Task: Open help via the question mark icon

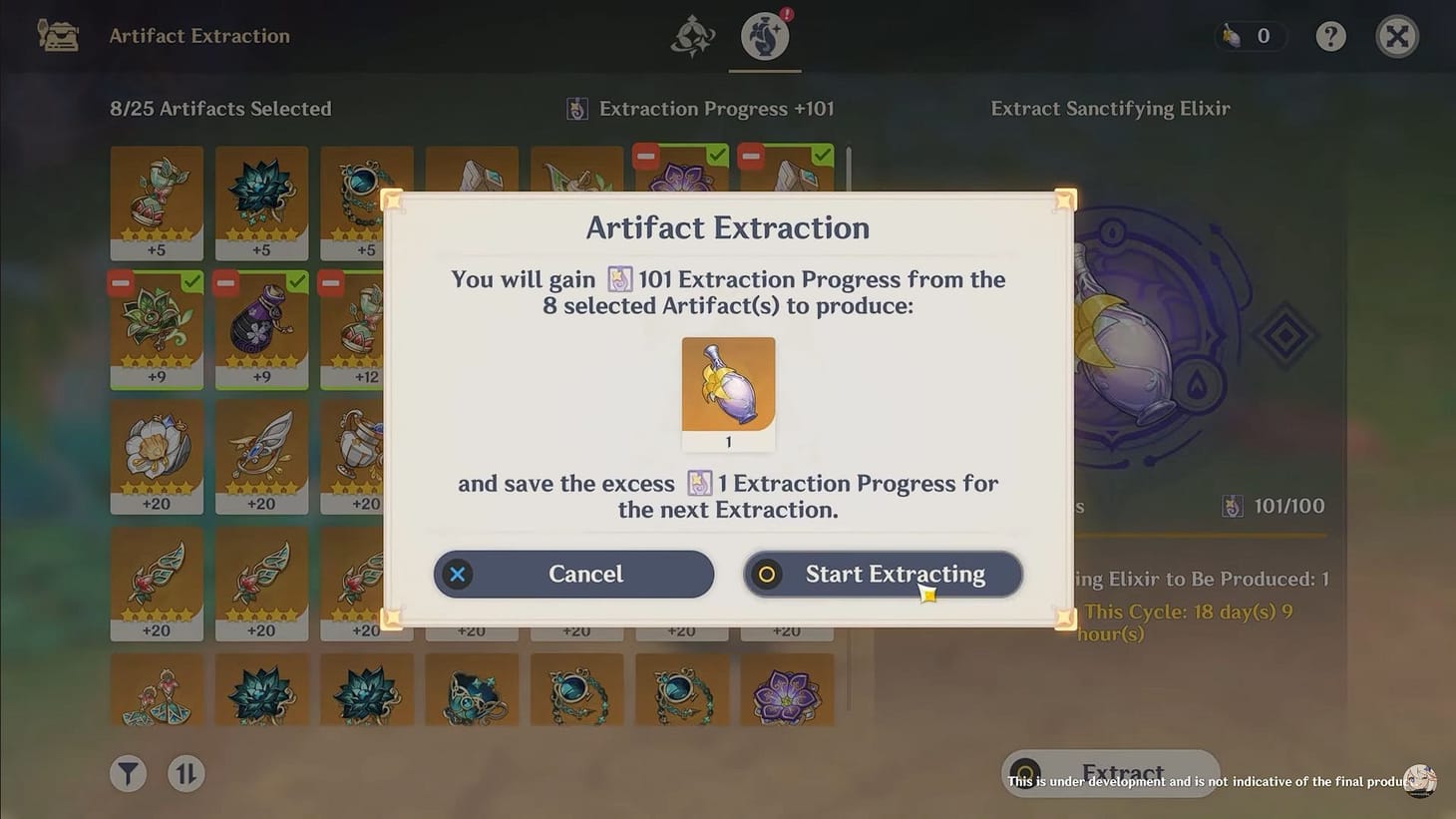Action: click(1330, 36)
